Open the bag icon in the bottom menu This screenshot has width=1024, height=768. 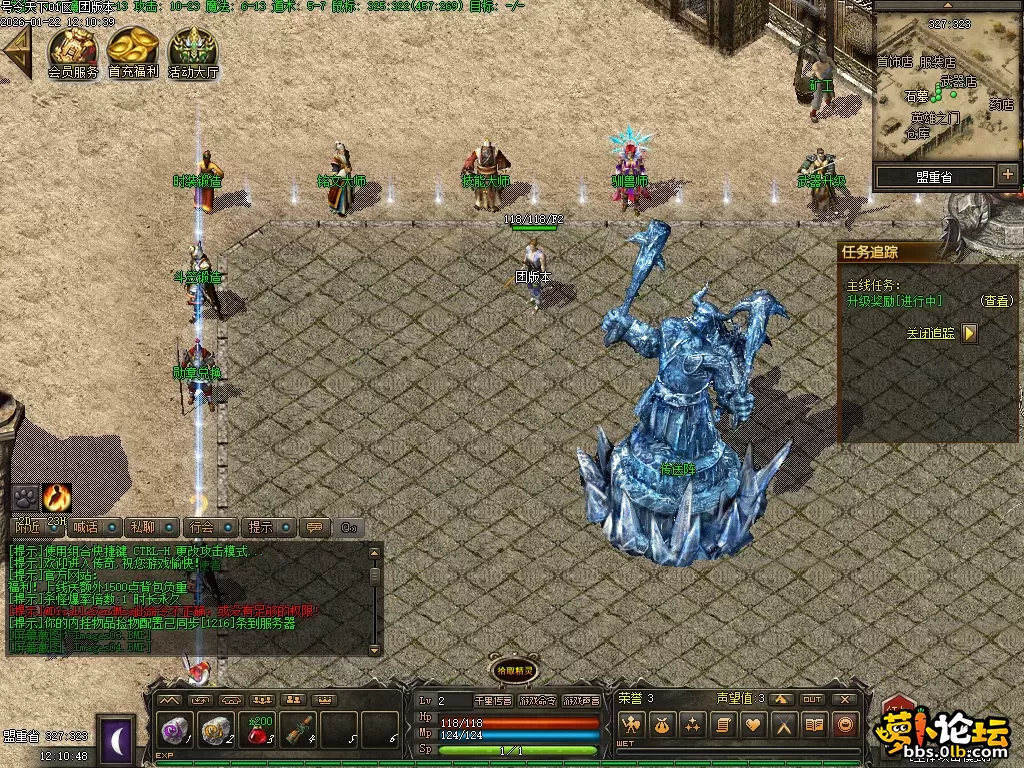(x=661, y=725)
